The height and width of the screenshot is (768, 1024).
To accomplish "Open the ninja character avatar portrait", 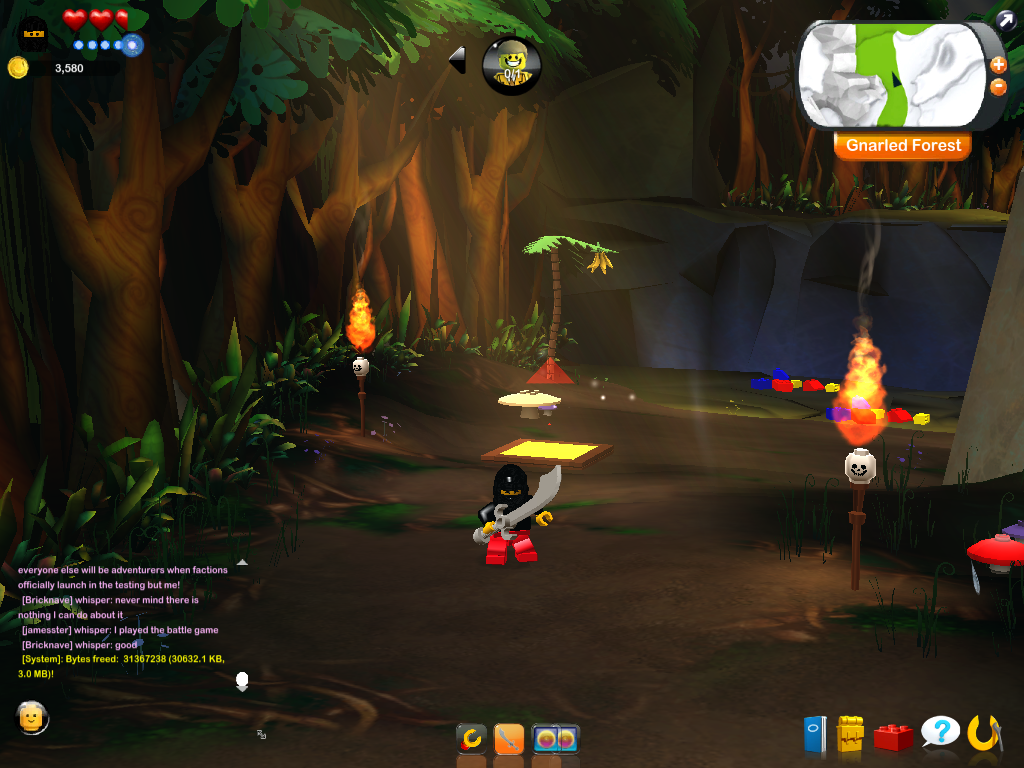I will [x=33, y=32].
